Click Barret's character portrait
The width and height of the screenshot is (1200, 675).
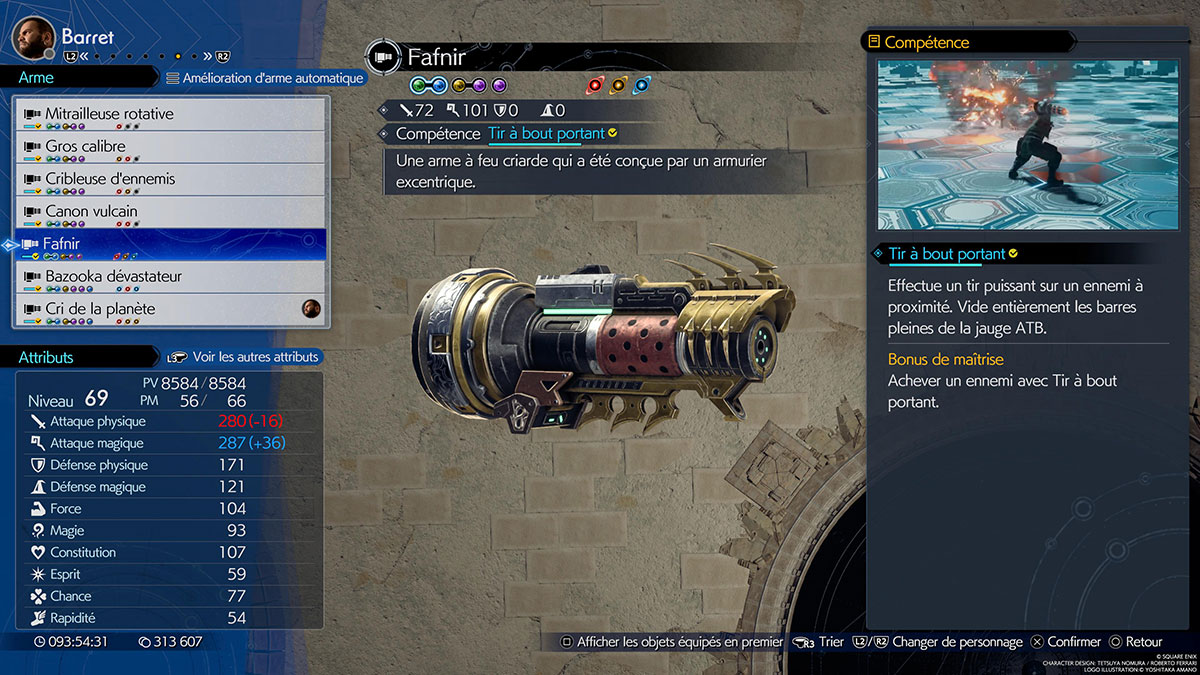coord(33,37)
